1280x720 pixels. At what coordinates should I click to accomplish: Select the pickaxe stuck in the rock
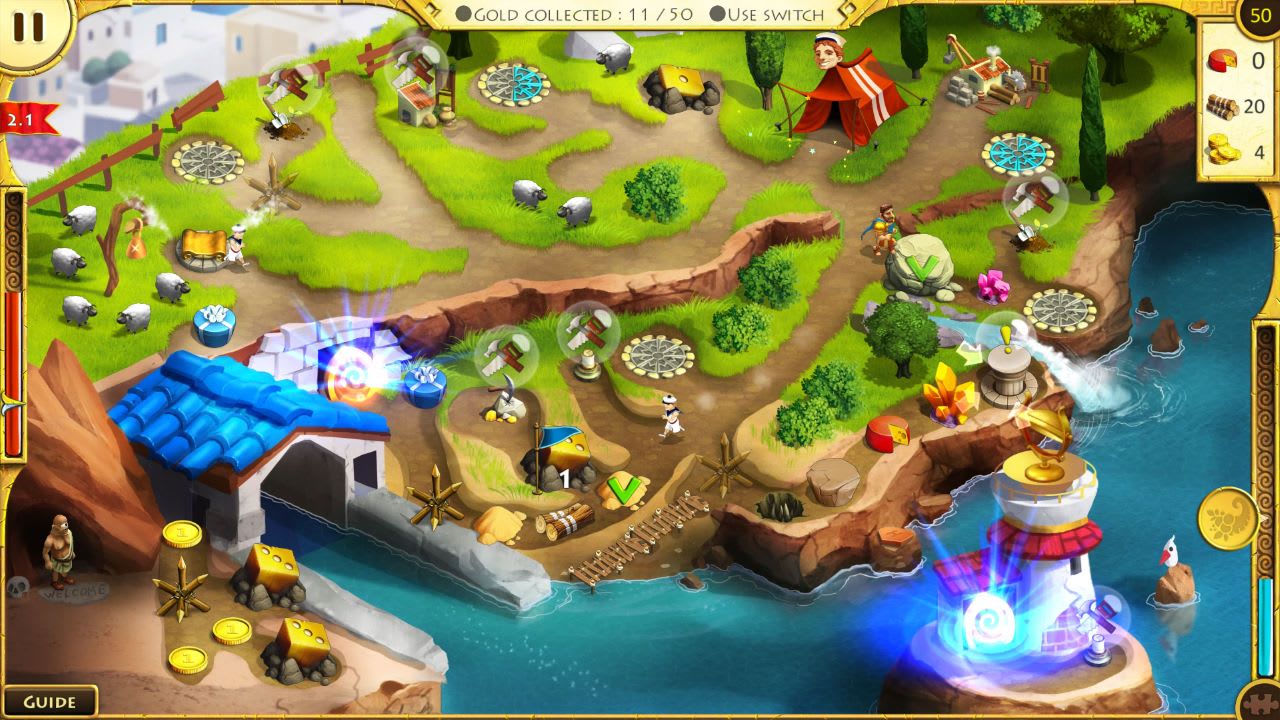coord(505,395)
